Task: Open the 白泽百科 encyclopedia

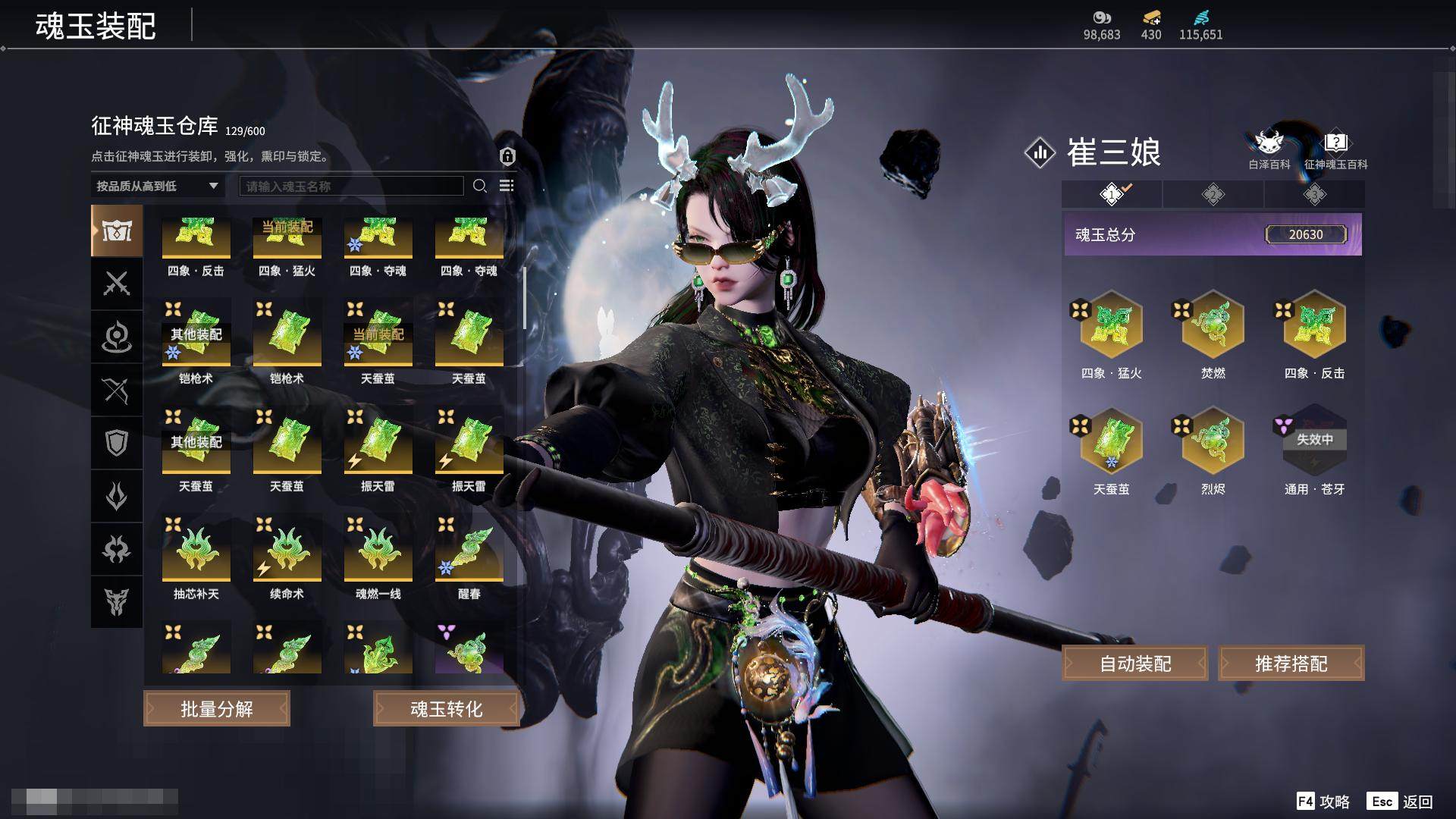Action: tap(1269, 149)
